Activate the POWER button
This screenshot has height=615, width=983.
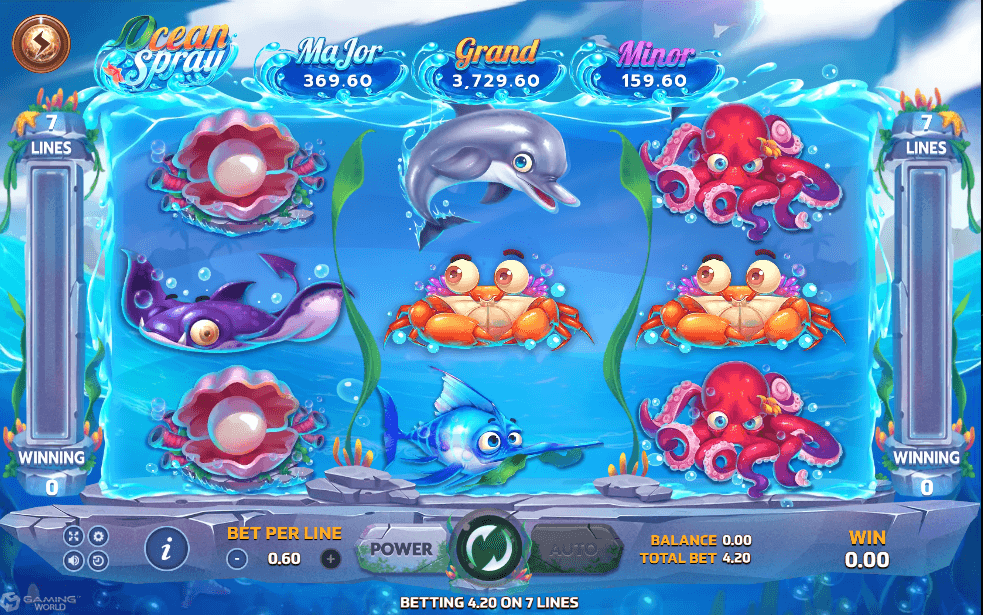pos(402,548)
